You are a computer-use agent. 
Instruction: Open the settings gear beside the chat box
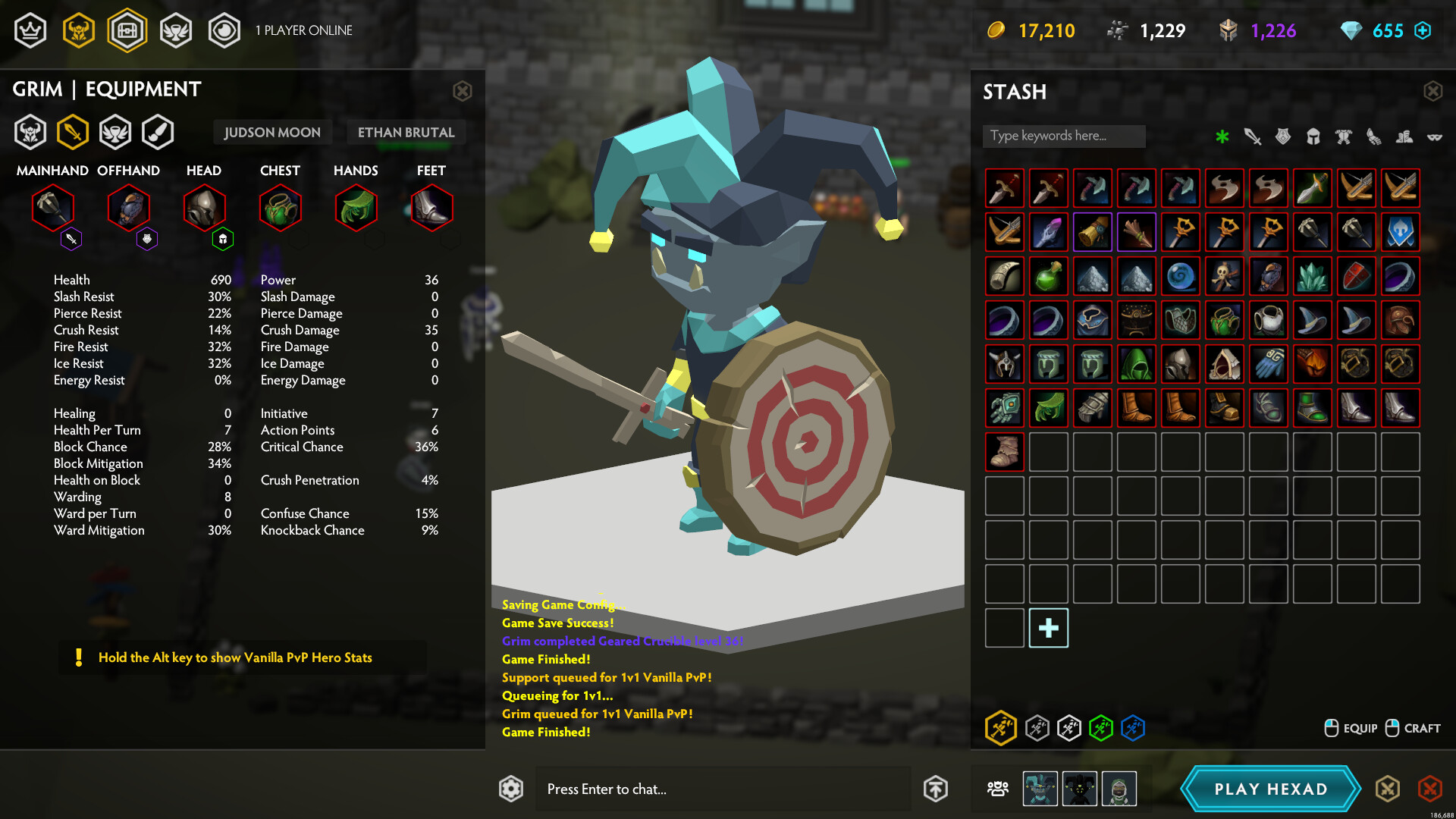[511, 789]
